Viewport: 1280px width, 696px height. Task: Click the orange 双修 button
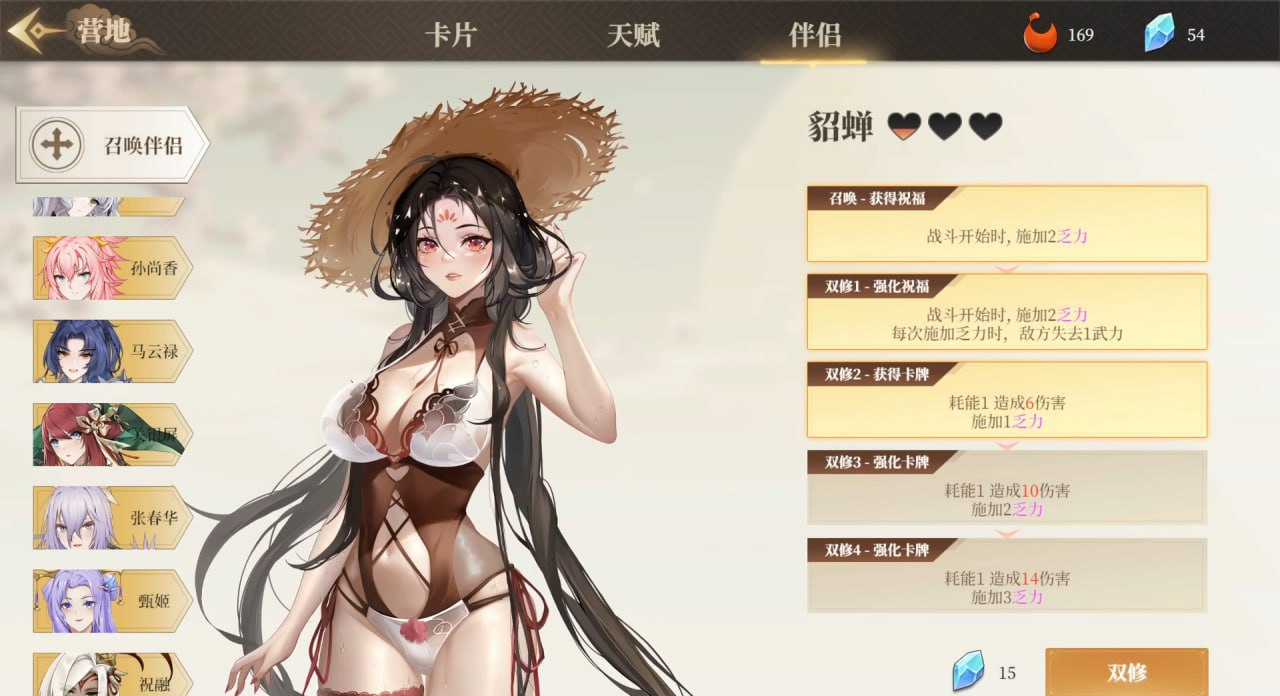(1126, 671)
